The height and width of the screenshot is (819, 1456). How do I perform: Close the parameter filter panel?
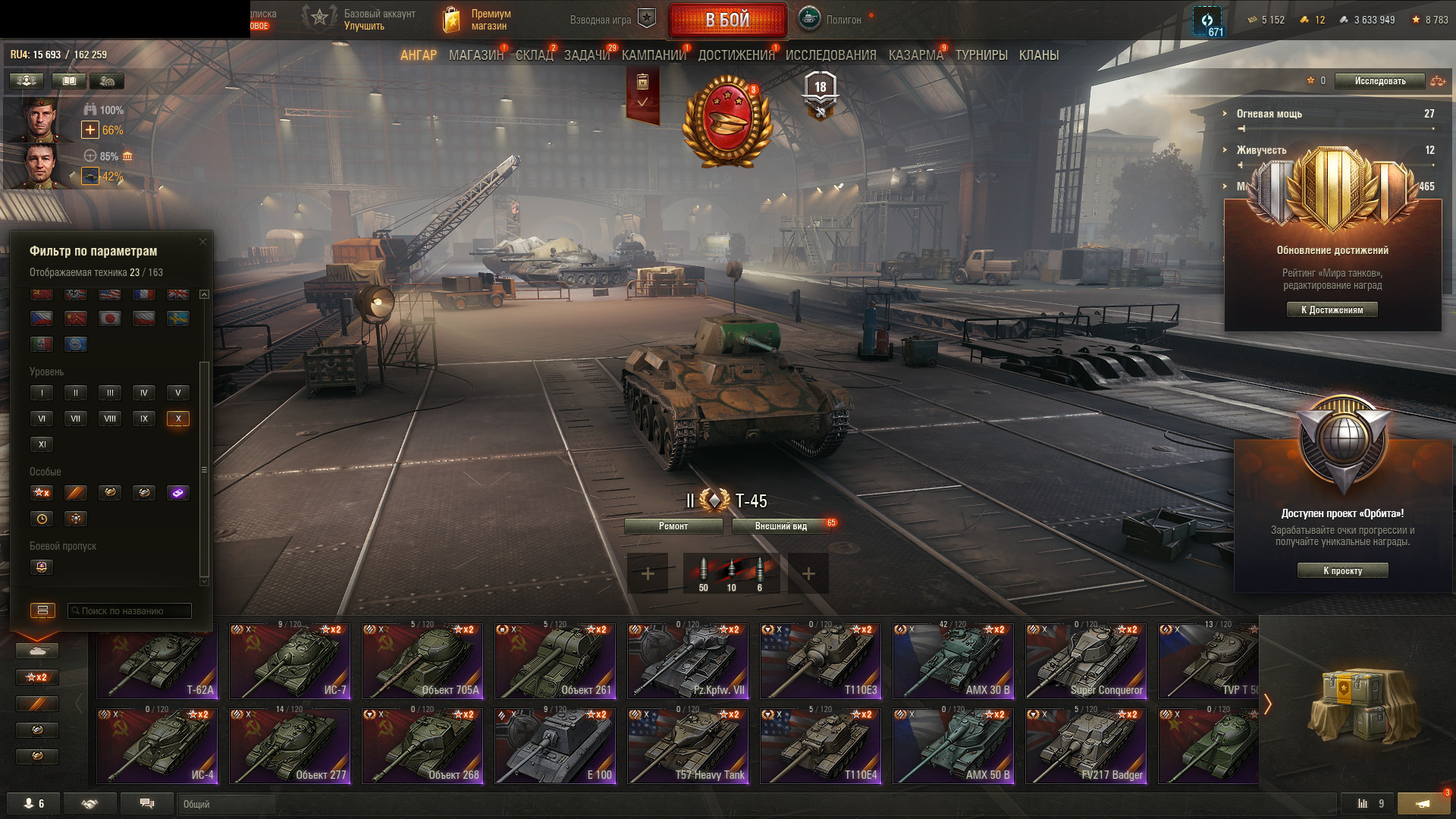202,242
